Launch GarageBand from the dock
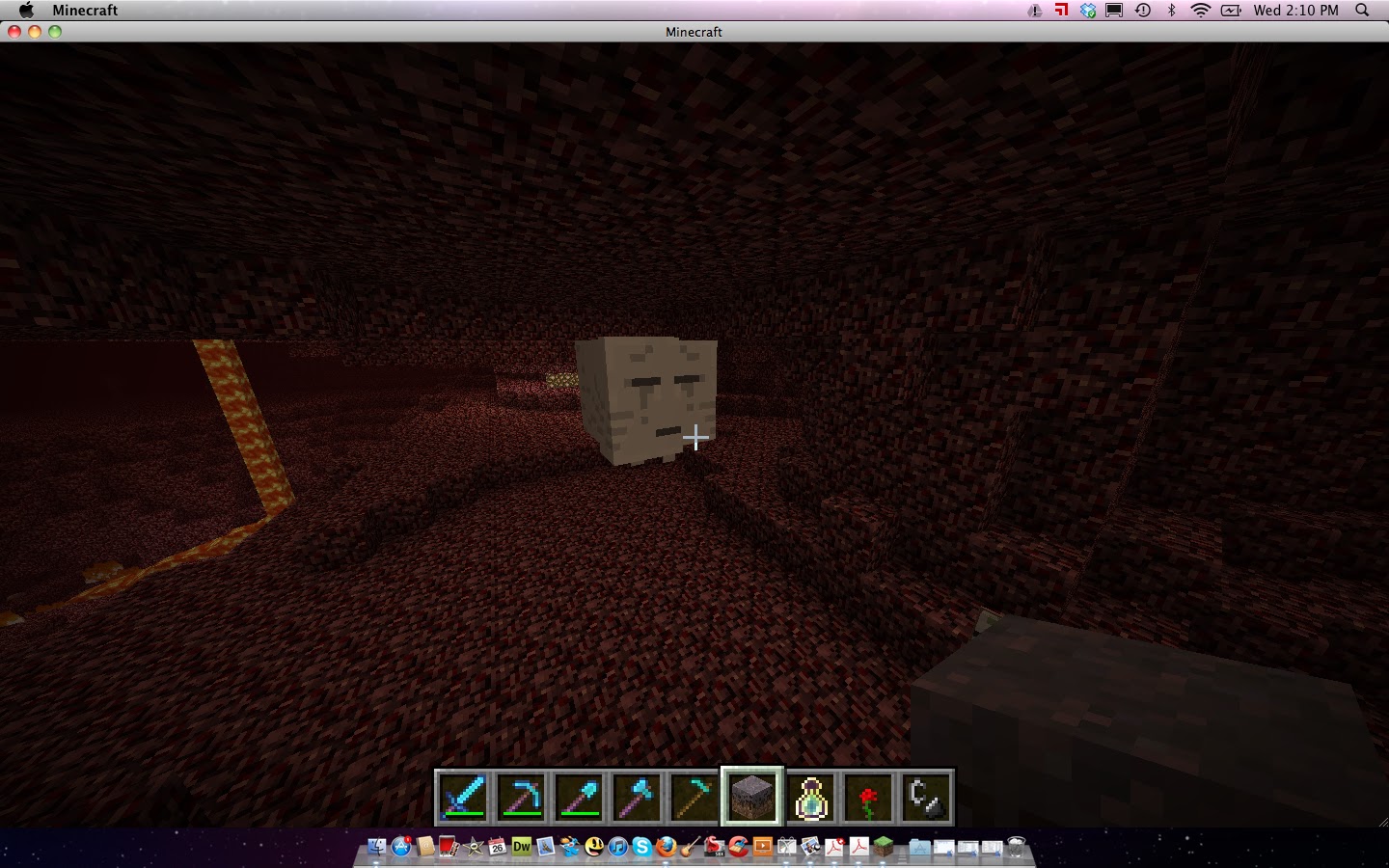Image resolution: width=1389 pixels, height=868 pixels. tap(691, 850)
